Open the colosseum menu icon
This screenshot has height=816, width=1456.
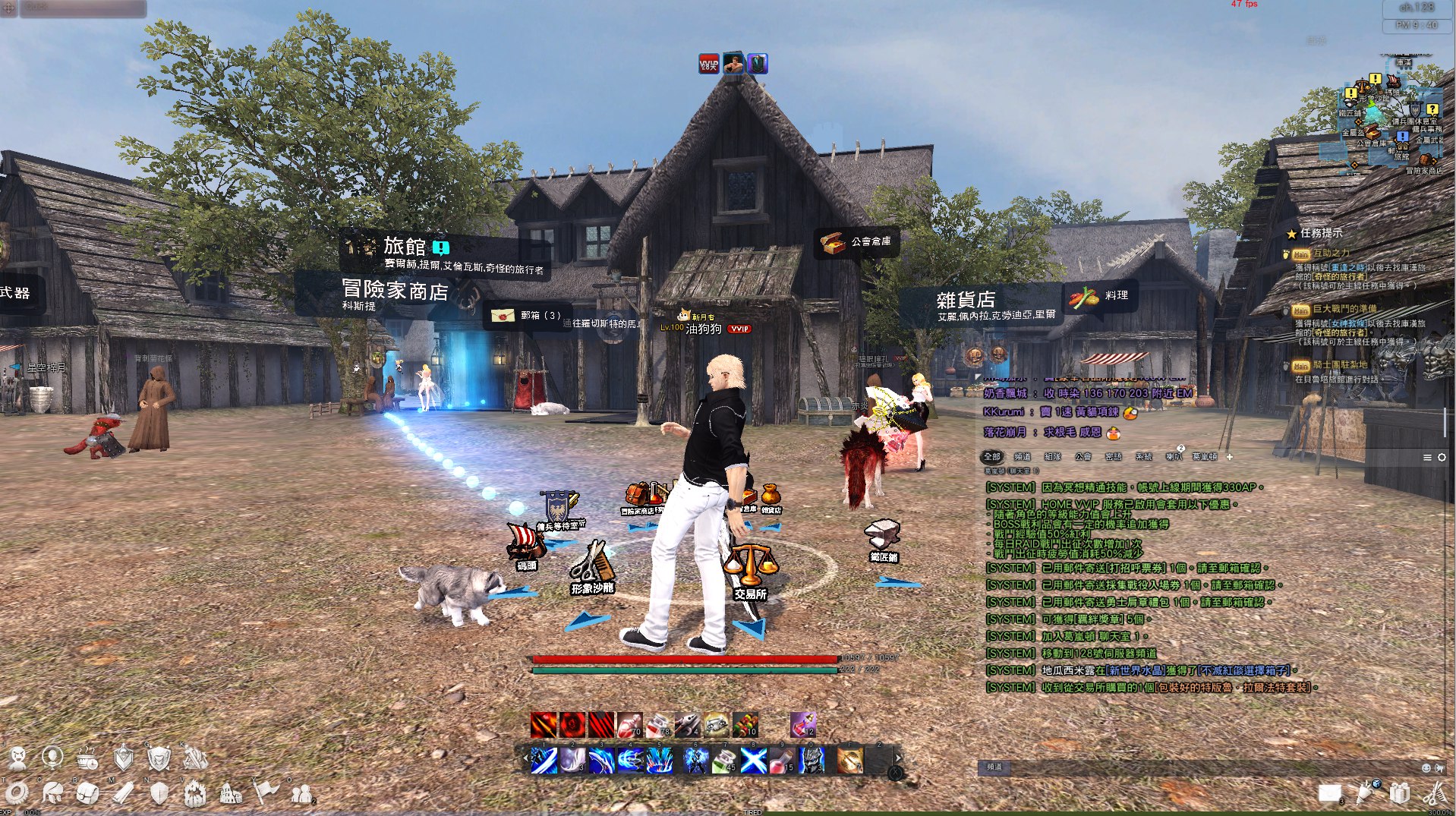click(x=231, y=793)
